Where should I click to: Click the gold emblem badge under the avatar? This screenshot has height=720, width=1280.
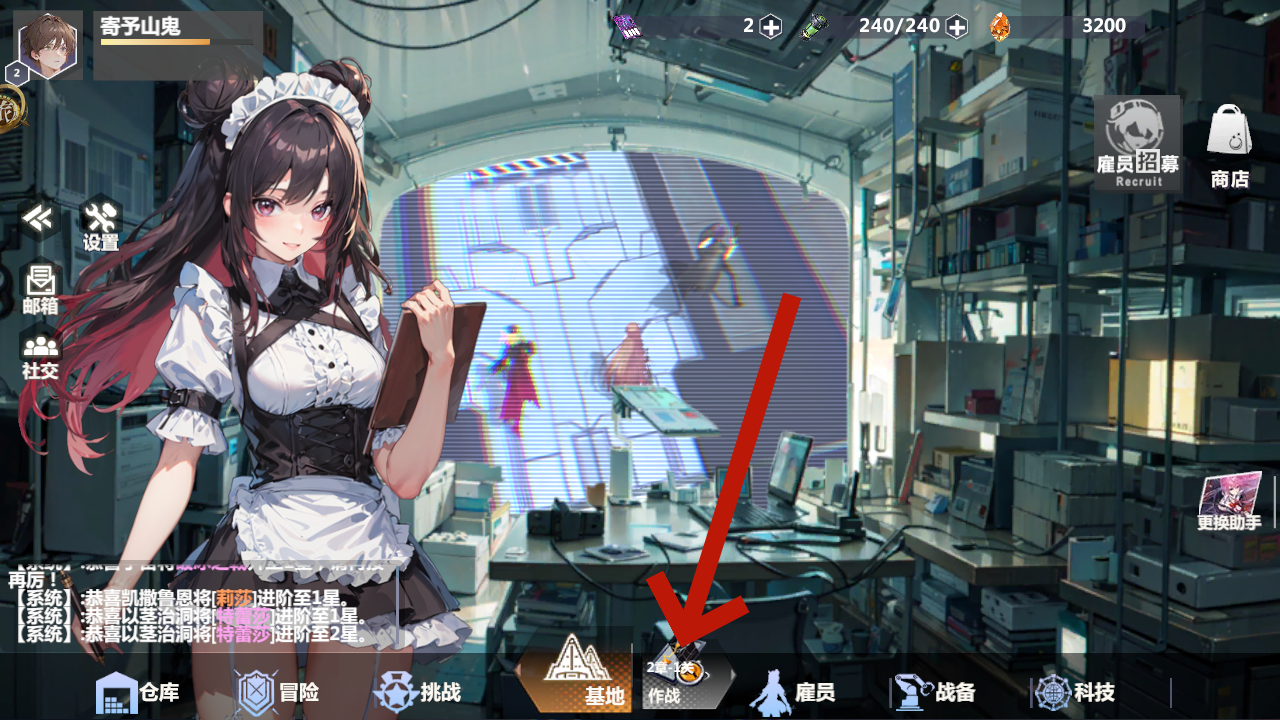[x=10, y=103]
